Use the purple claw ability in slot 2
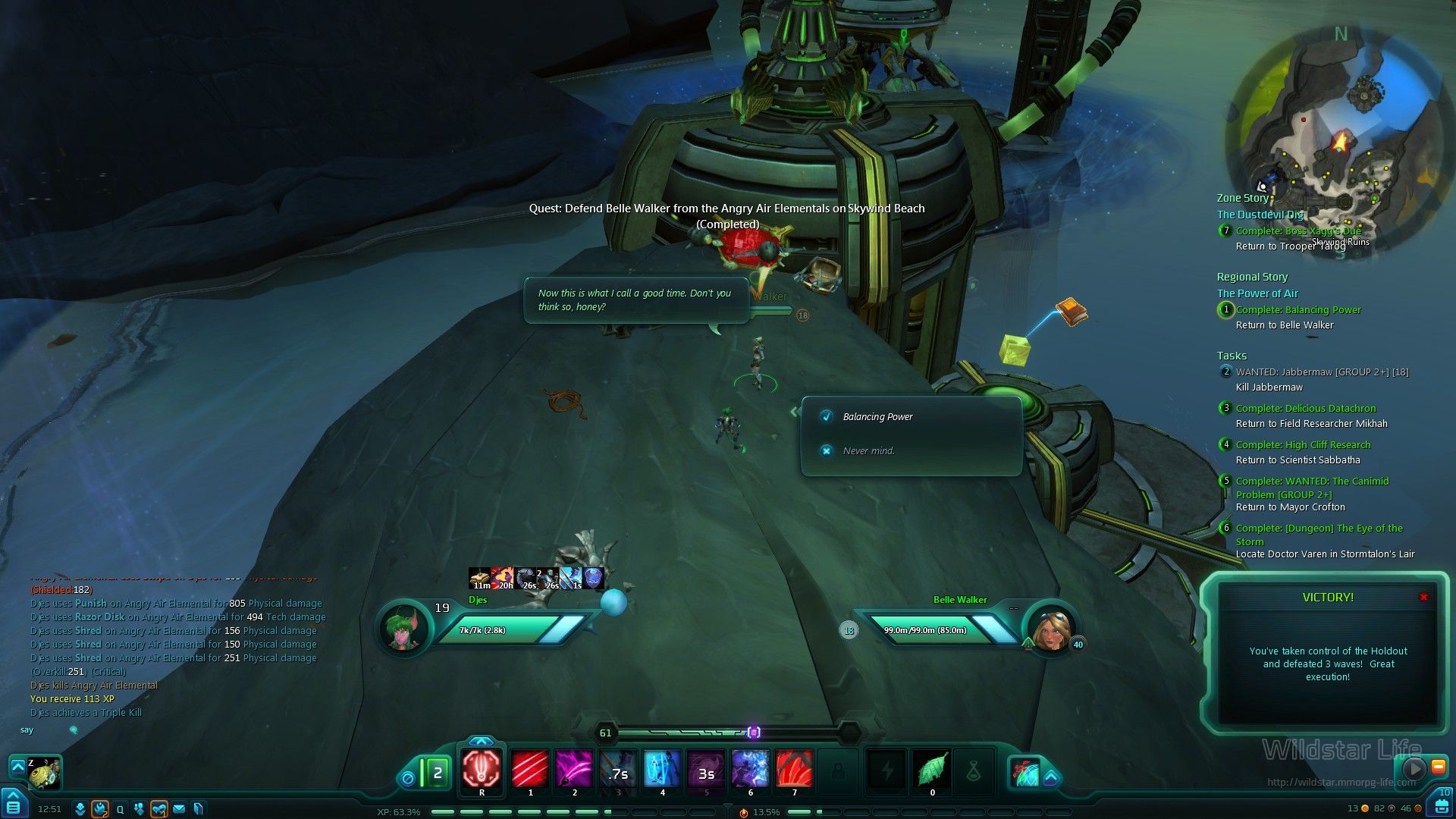Viewport: 1456px width, 819px height. (x=574, y=769)
